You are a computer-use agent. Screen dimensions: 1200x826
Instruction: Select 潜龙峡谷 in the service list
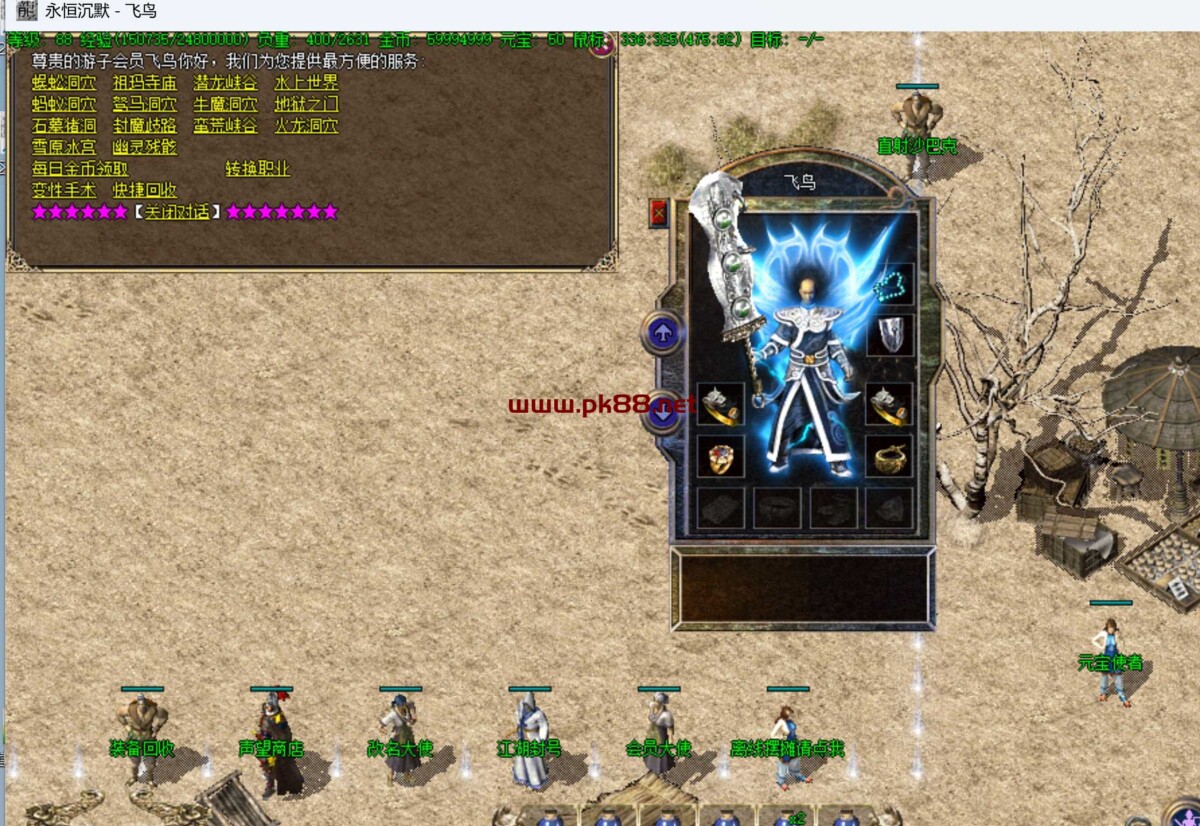tap(225, 83)
